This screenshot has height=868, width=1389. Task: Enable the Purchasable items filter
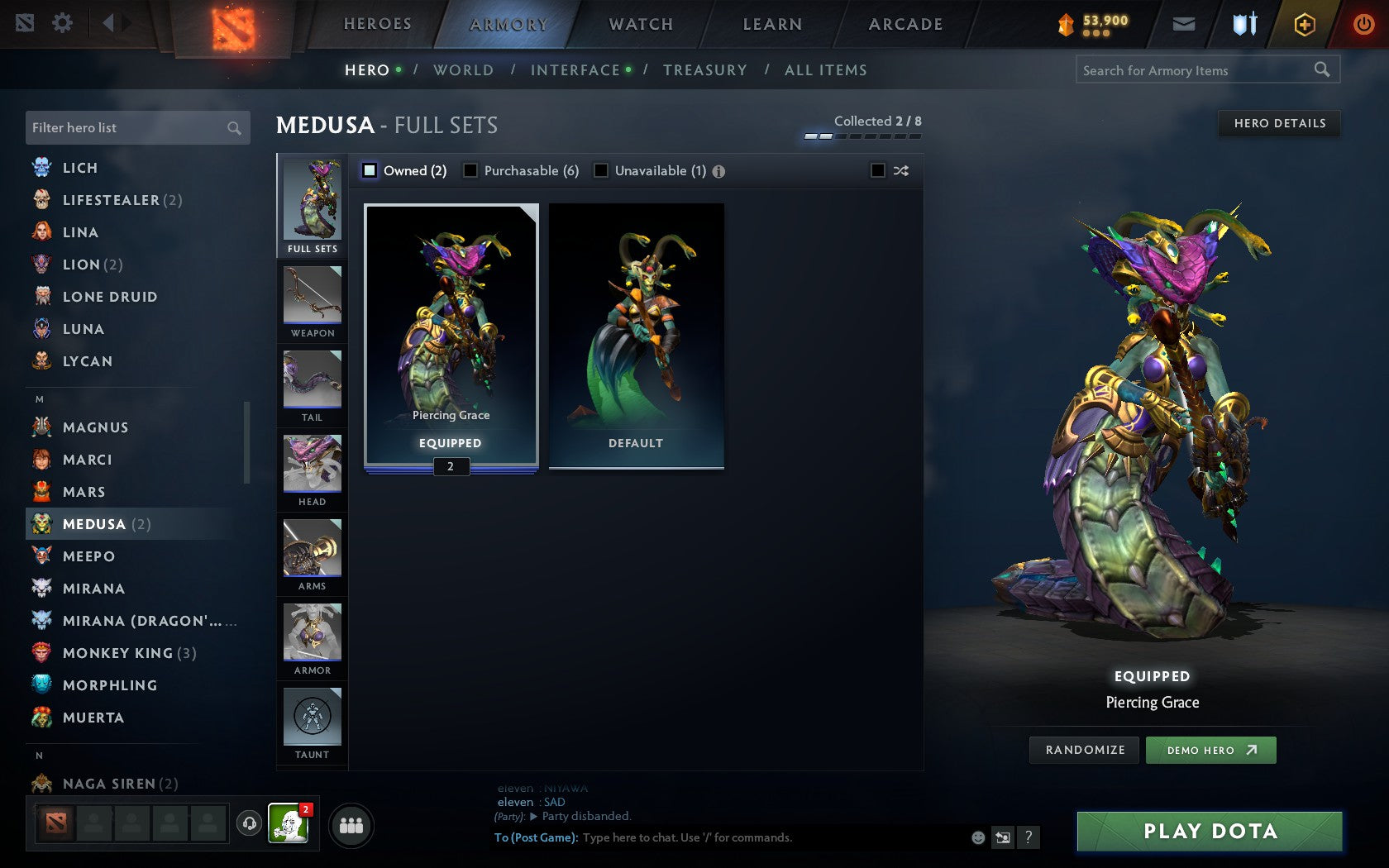point(471,170)
